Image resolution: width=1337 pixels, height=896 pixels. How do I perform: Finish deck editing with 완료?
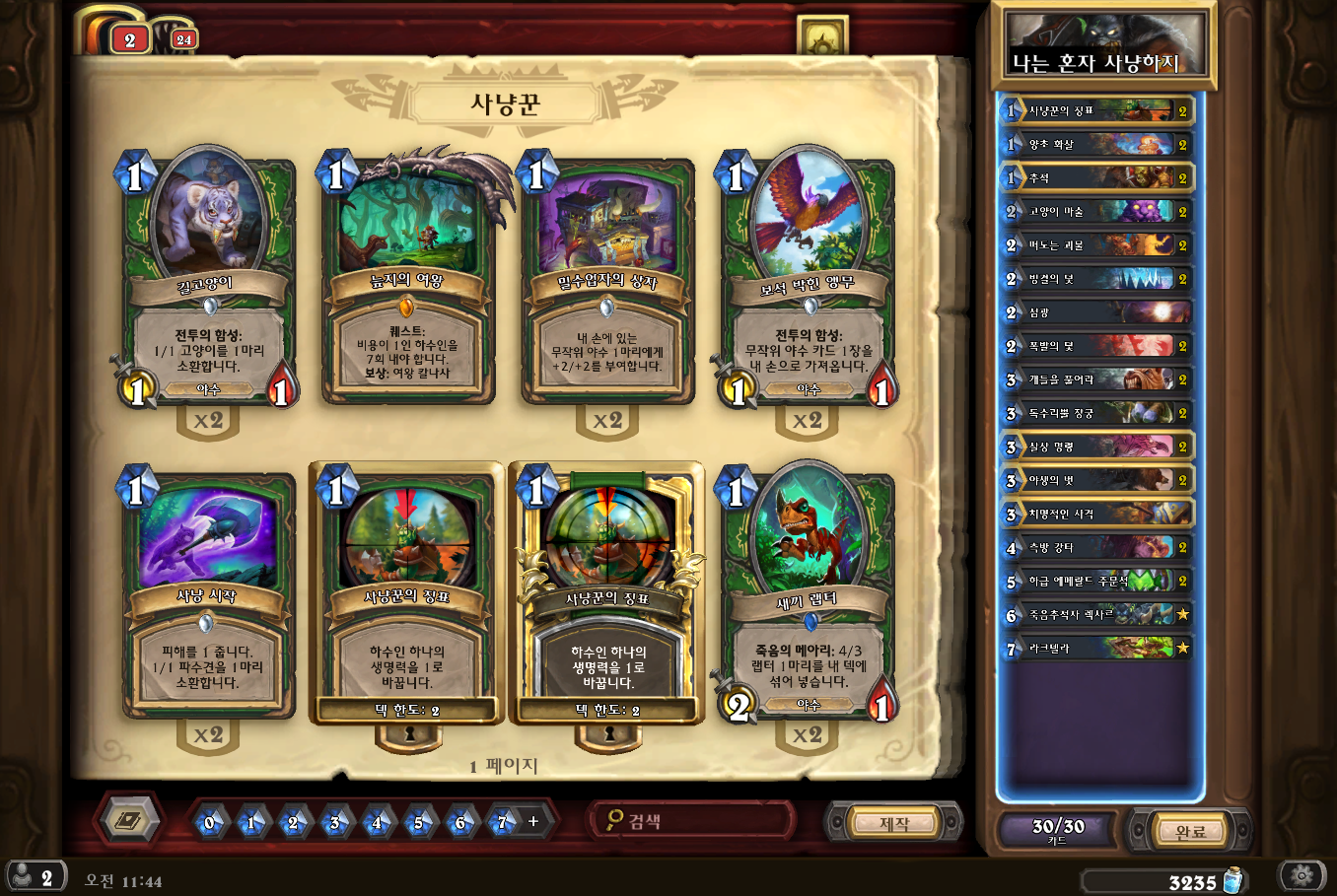pyautogui.click(x=1190, y=831)
